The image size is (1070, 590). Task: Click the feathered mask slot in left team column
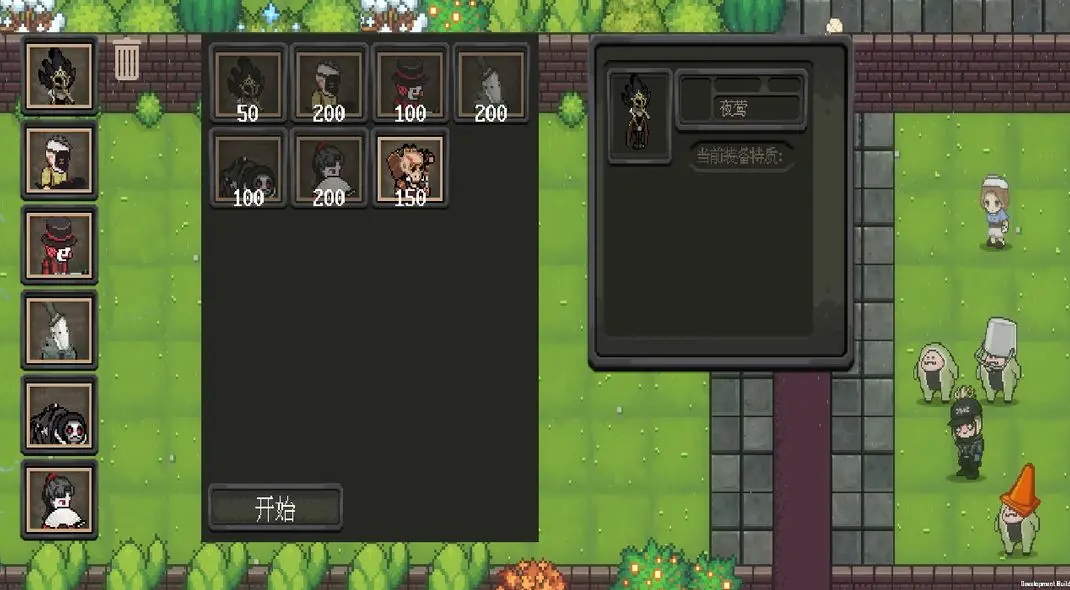click(60, 75)
